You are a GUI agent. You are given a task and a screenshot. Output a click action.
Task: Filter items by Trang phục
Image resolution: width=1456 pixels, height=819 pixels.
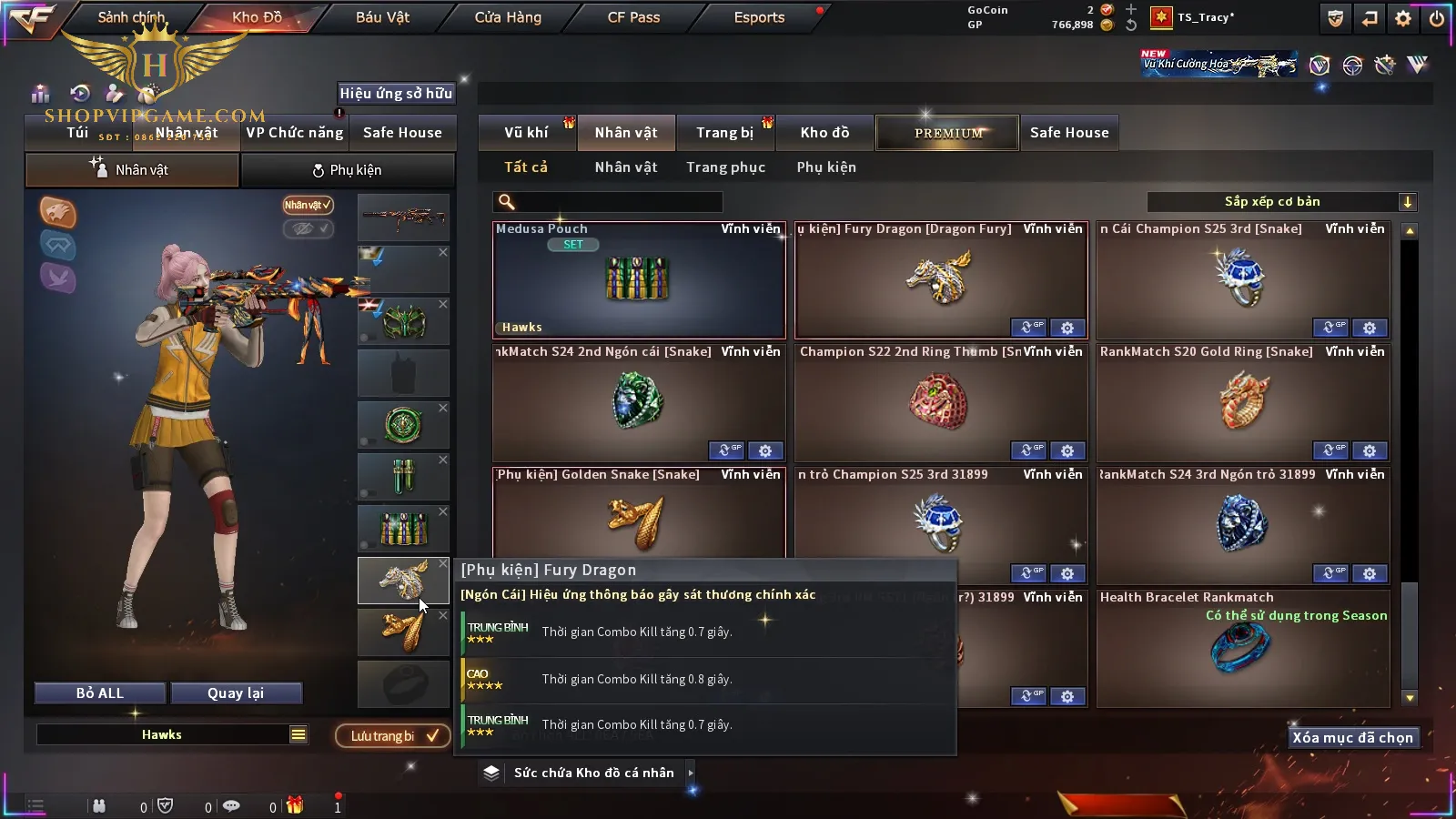click(x=725, y=167)
